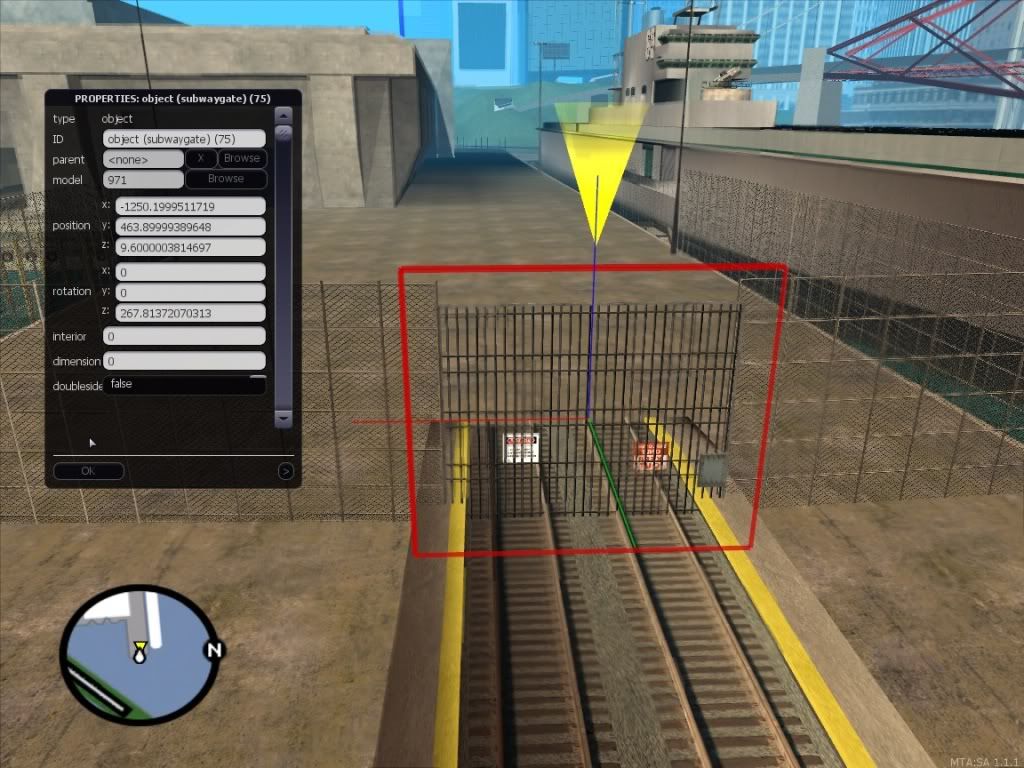Select the model number field
Viewport: 1024px width, 768px height.
[143, 180]
